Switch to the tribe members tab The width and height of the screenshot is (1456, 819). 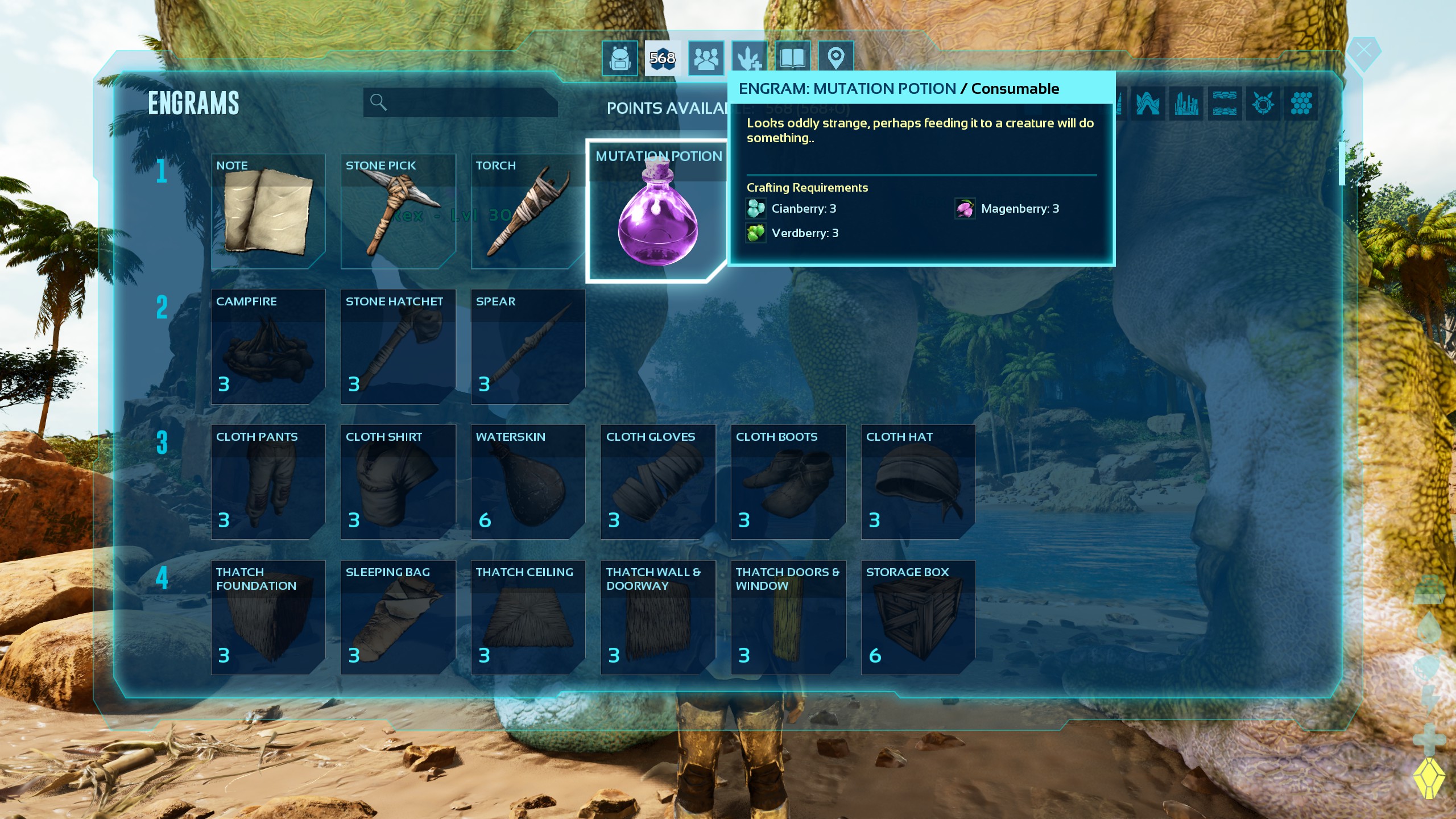click(706, 58)
